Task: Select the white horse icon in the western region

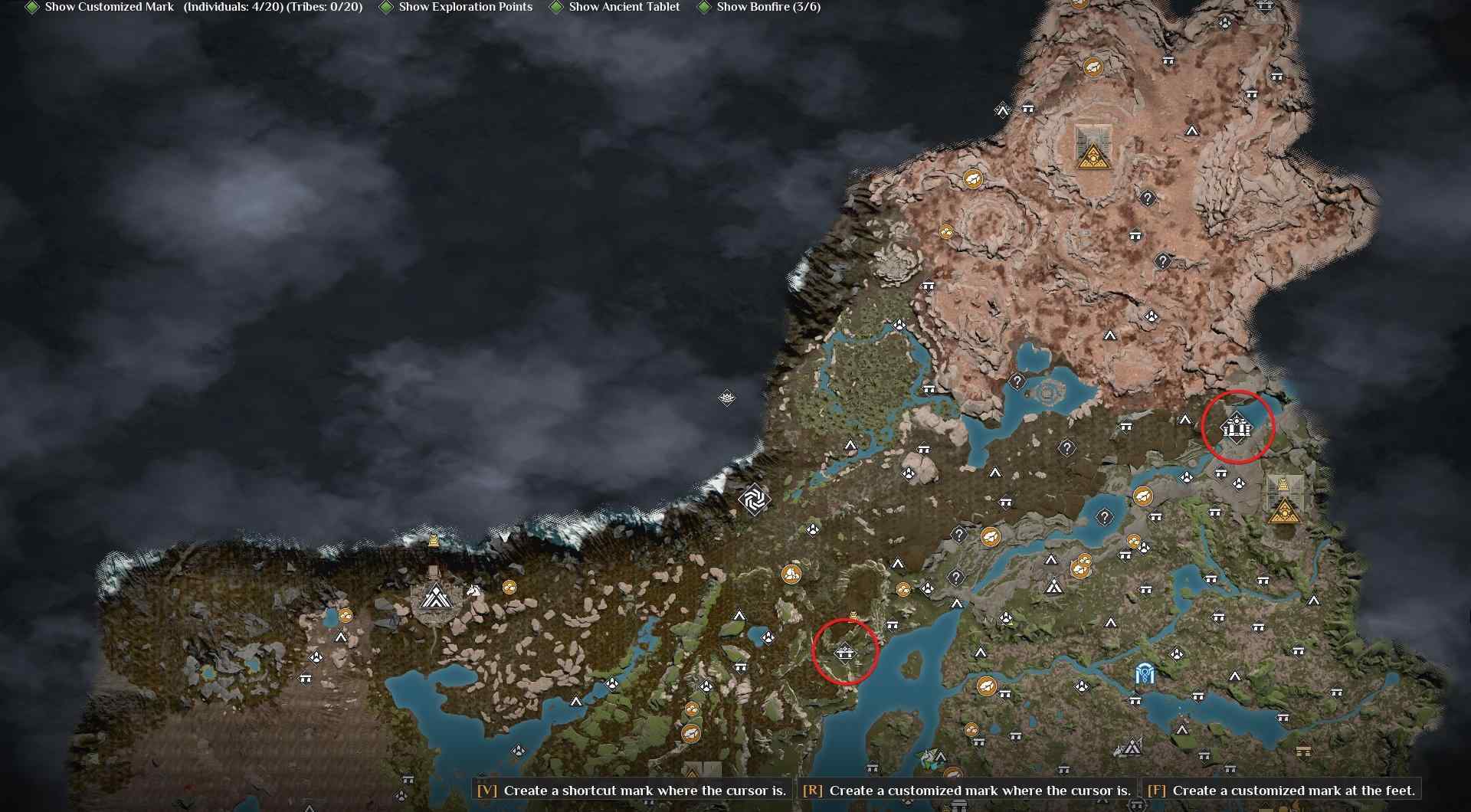Action: point(474,591)
